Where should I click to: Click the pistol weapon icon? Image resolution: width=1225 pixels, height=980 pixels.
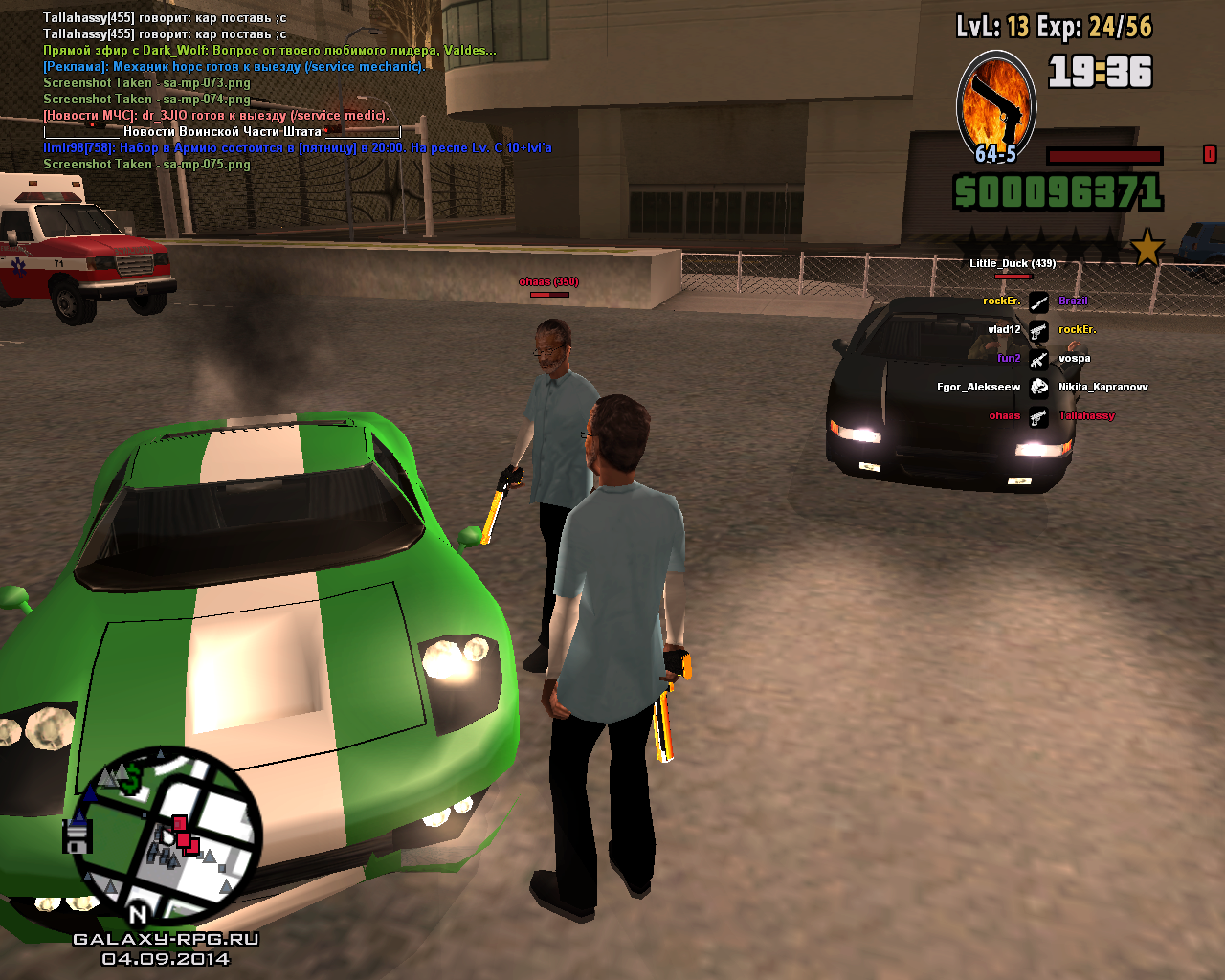click(997, 107)
